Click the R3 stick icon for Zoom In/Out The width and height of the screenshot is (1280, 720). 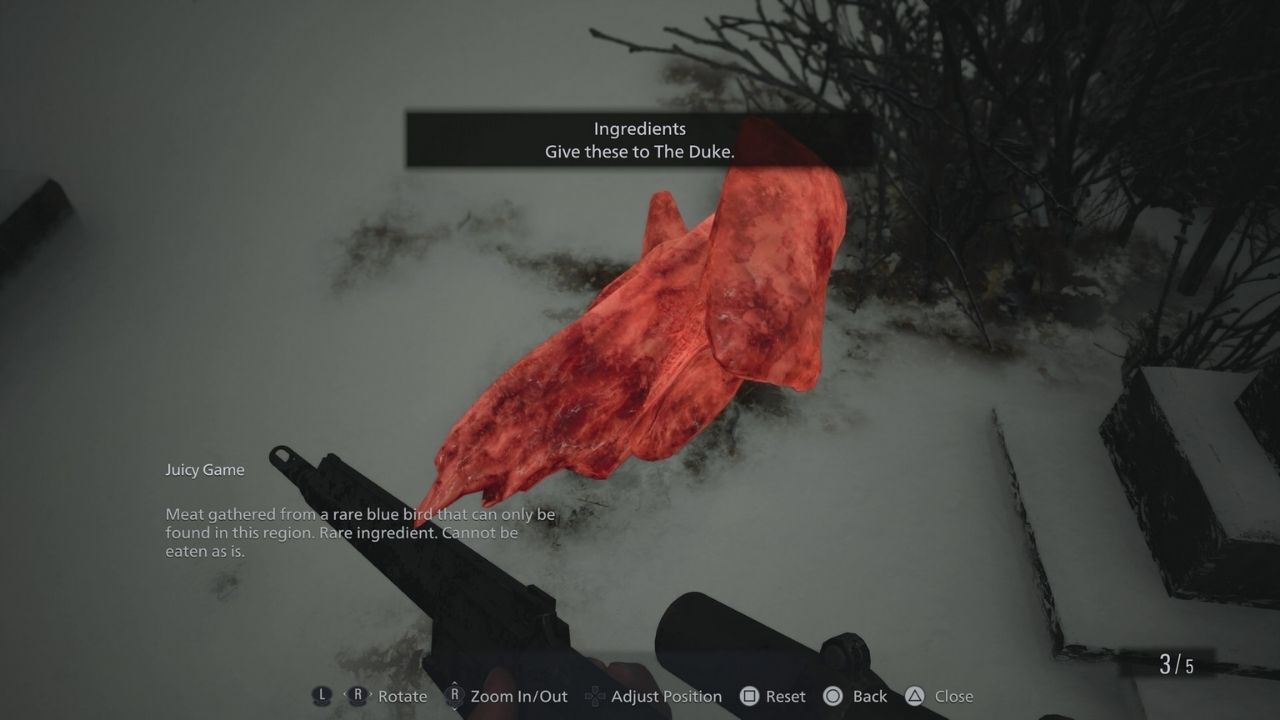455,696
